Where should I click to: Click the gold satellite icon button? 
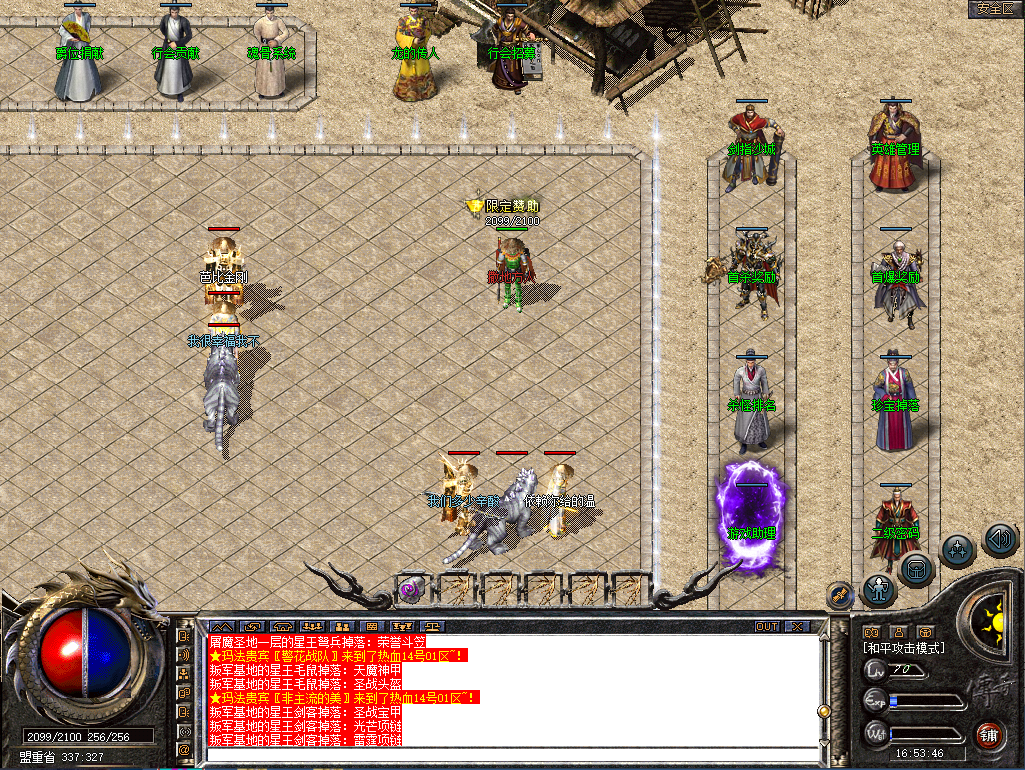[840, 593]
